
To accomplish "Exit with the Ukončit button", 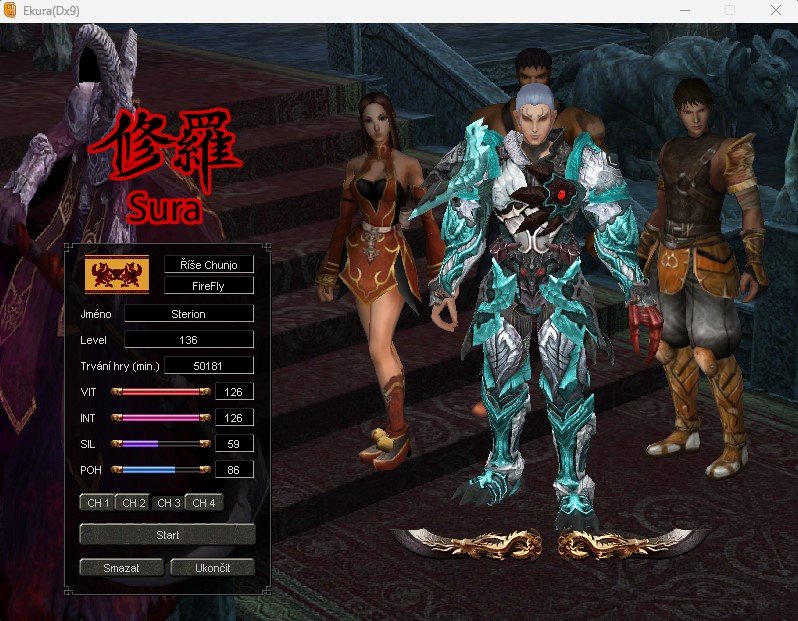I will pos(212,568).
